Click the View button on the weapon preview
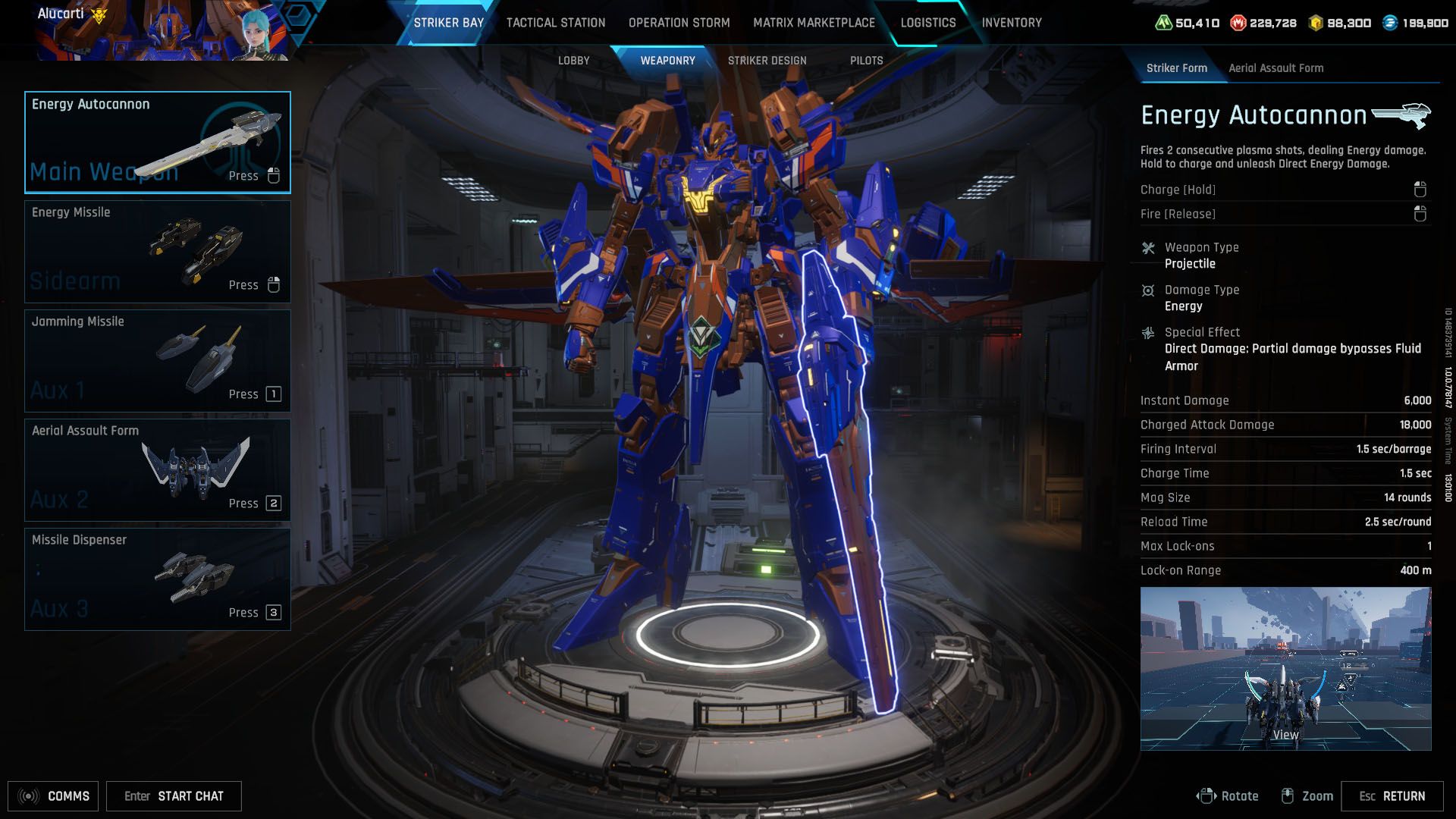Viewport: 1456px width, 819px height. point(1284,735)
